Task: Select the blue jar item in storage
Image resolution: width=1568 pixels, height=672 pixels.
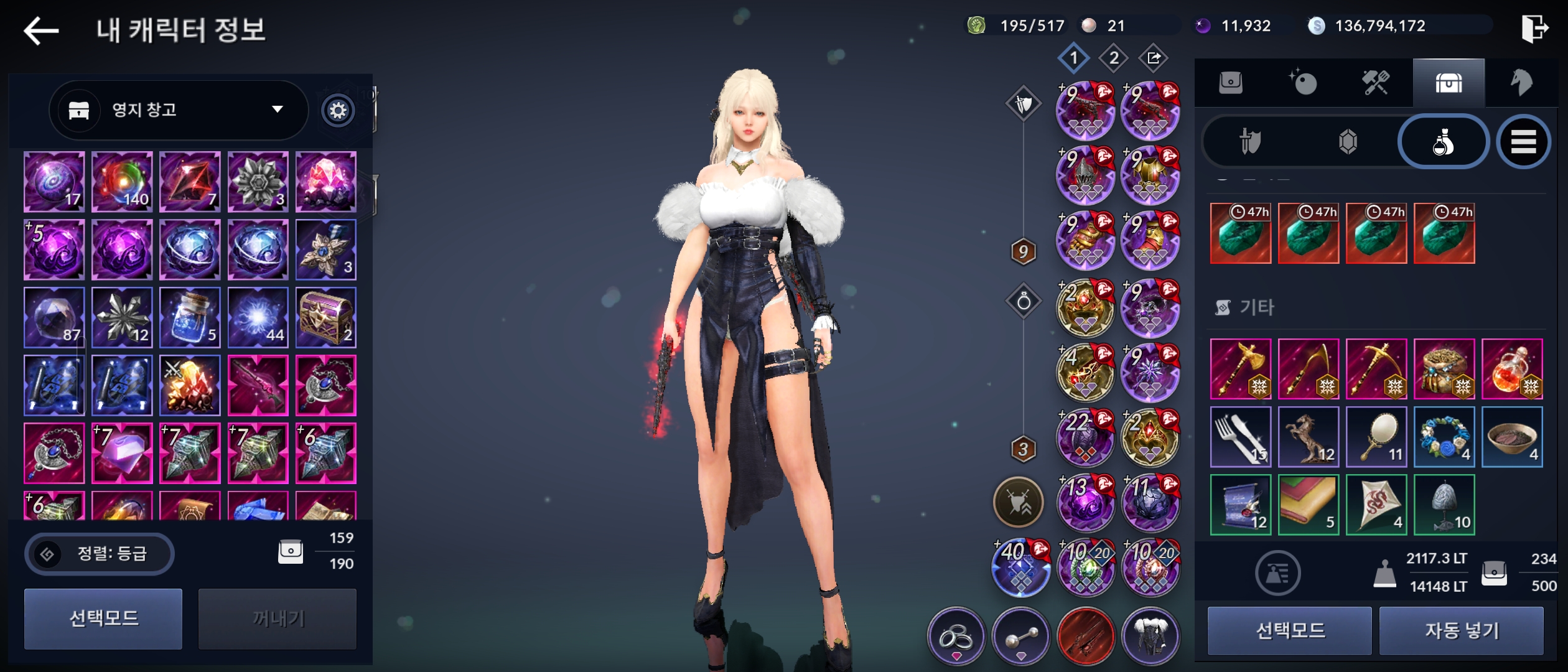Action: (190, 317)
